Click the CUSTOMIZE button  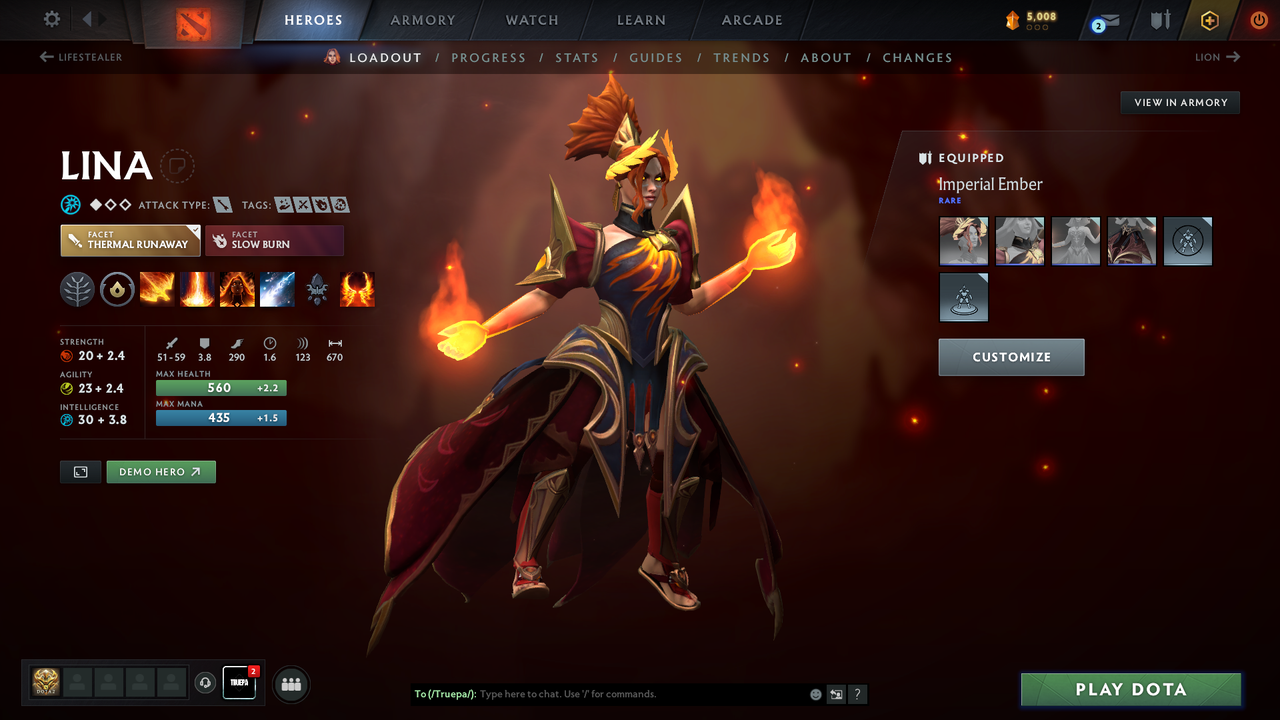[1011, 357]
